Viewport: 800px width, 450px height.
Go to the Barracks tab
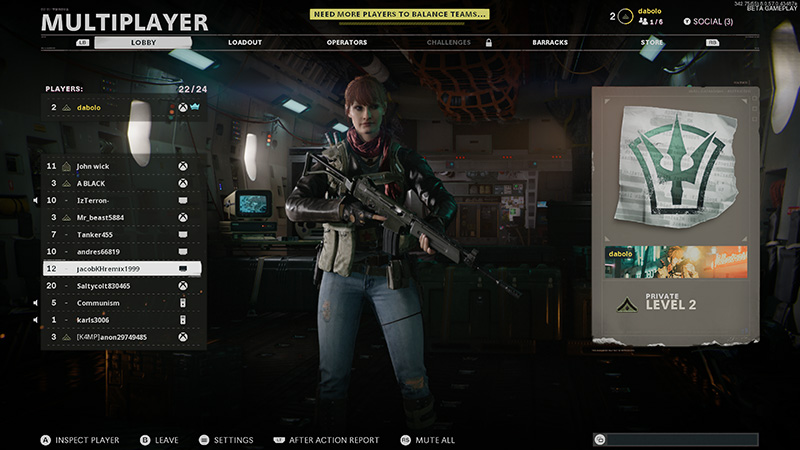tap(550, 43)
